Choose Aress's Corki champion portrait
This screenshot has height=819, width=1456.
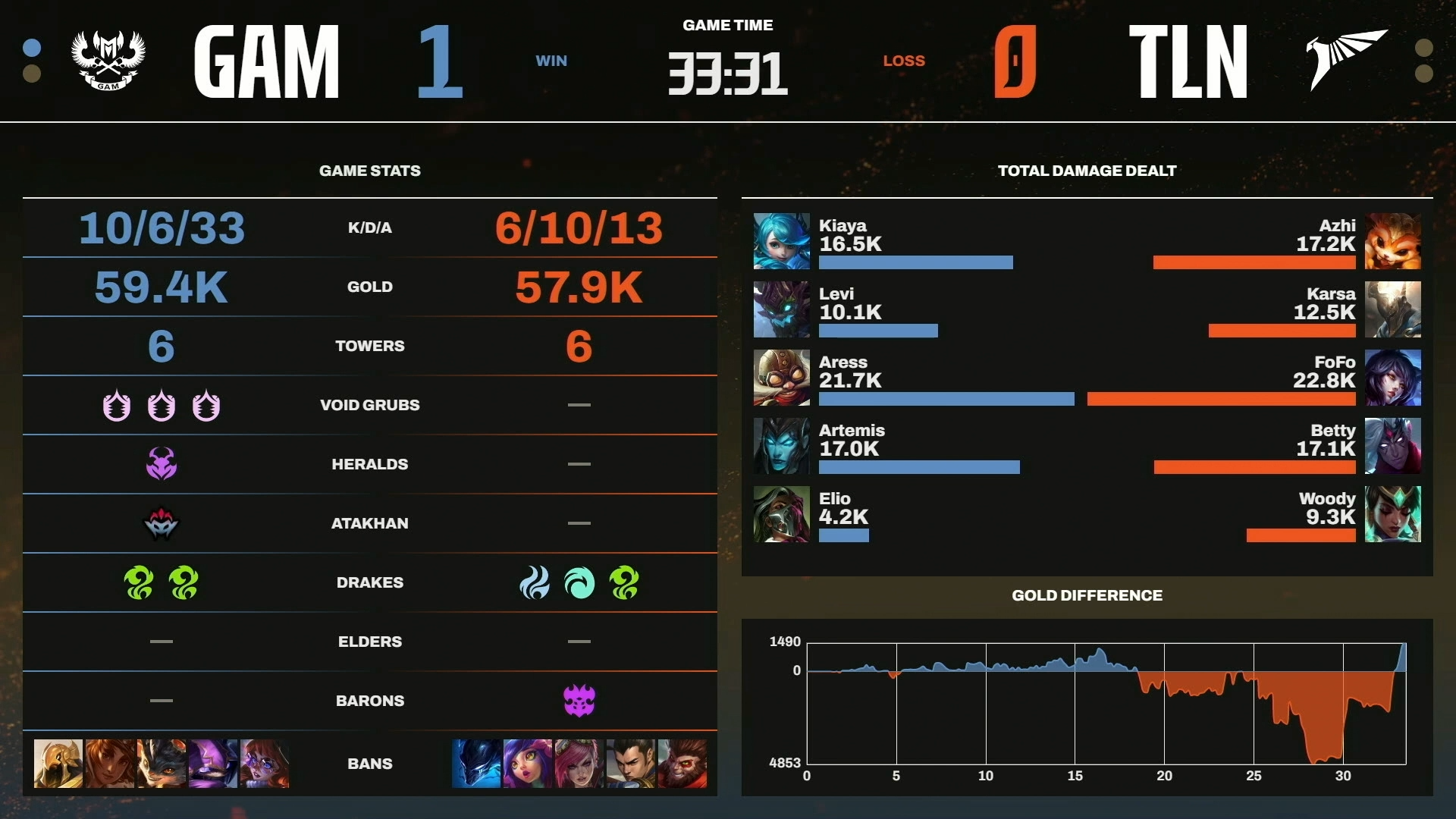pos(781,378)
